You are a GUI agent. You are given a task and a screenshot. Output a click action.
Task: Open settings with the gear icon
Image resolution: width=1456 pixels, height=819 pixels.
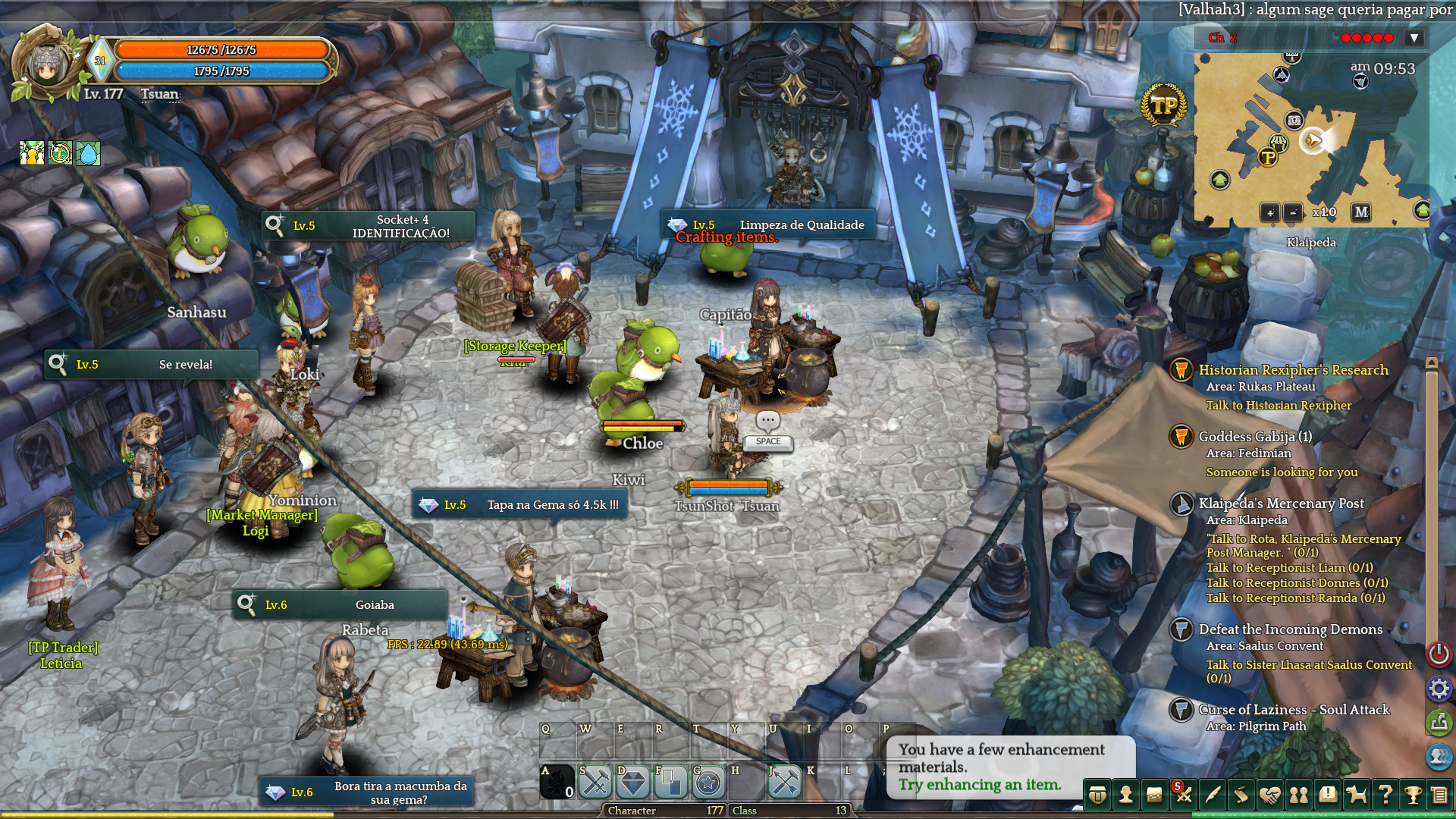(x=1439, y=689)
